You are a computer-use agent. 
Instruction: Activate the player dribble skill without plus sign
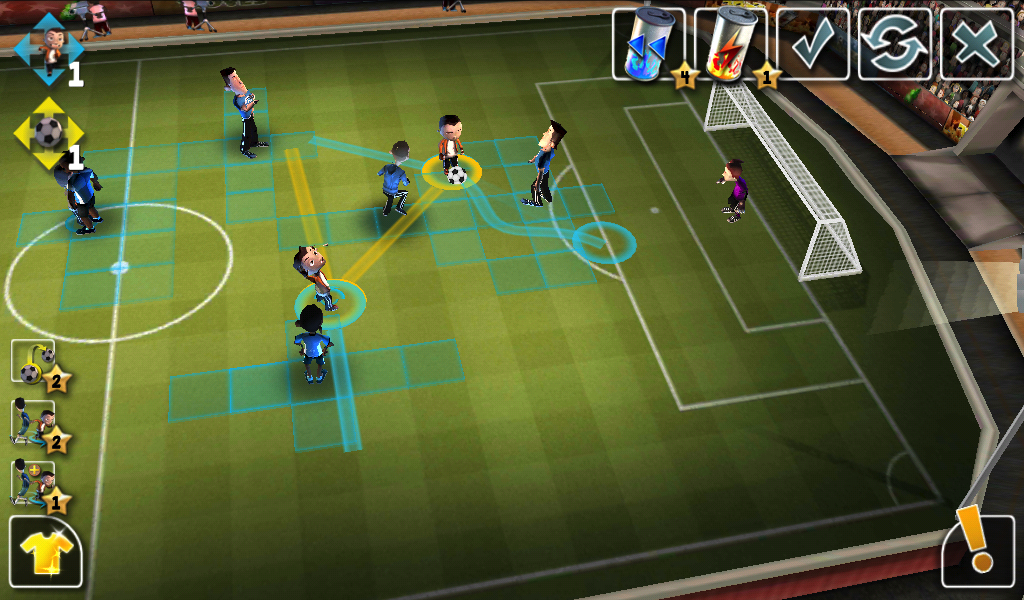click(34, 423)
